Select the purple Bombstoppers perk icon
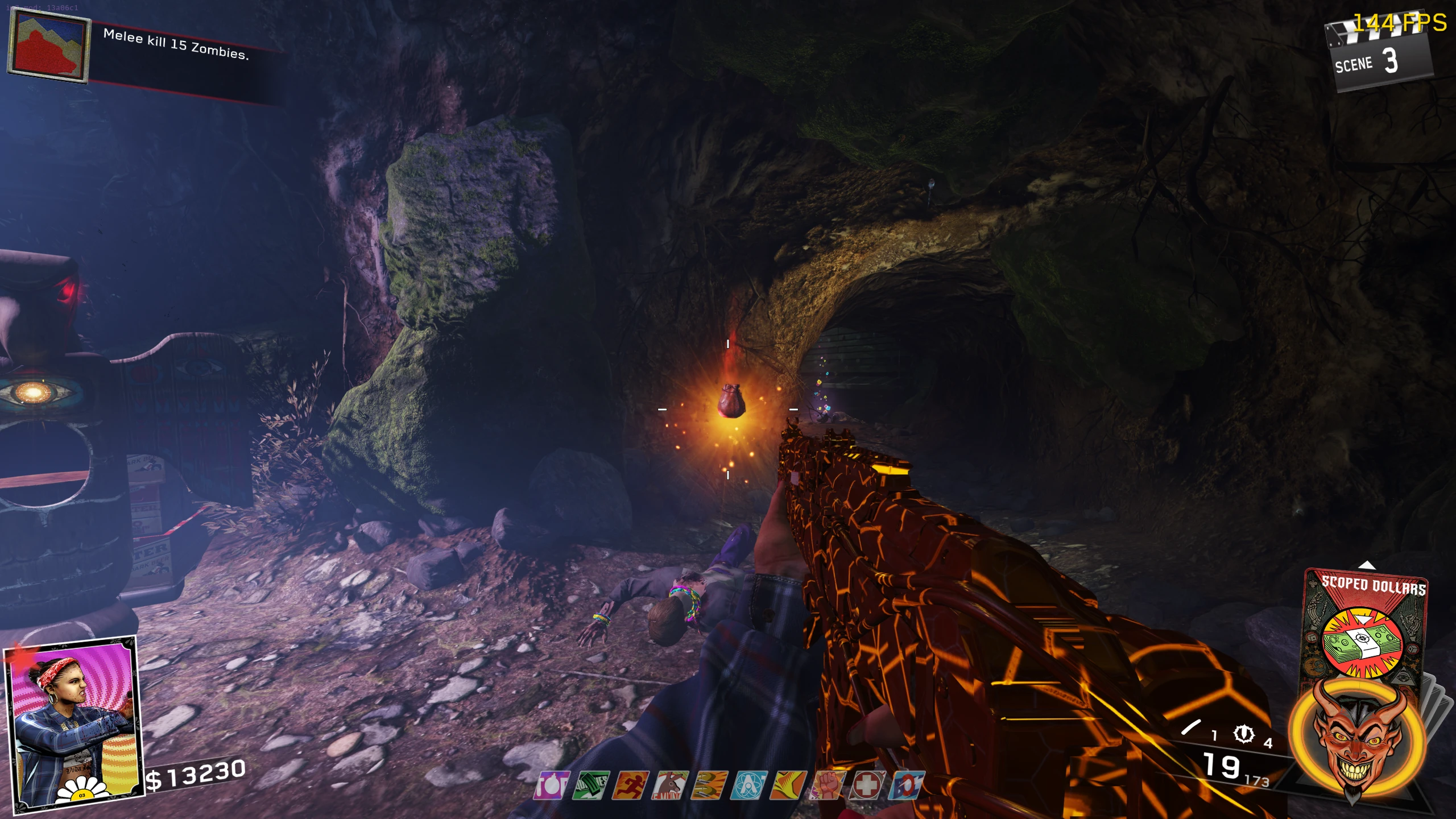Screen dimensions: 1456x819 pos(551,786)
